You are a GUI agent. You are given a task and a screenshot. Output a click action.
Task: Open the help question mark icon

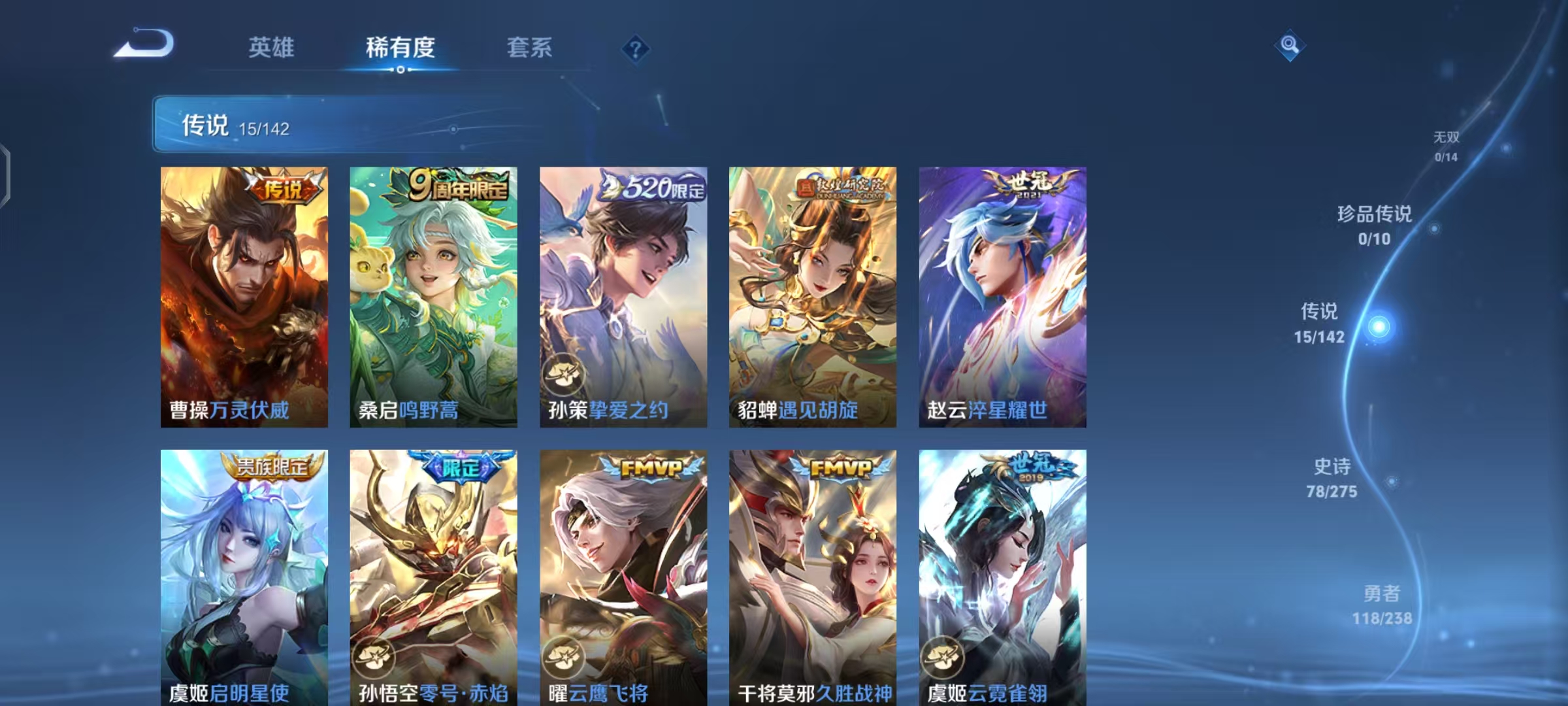[x=635, y=48]
